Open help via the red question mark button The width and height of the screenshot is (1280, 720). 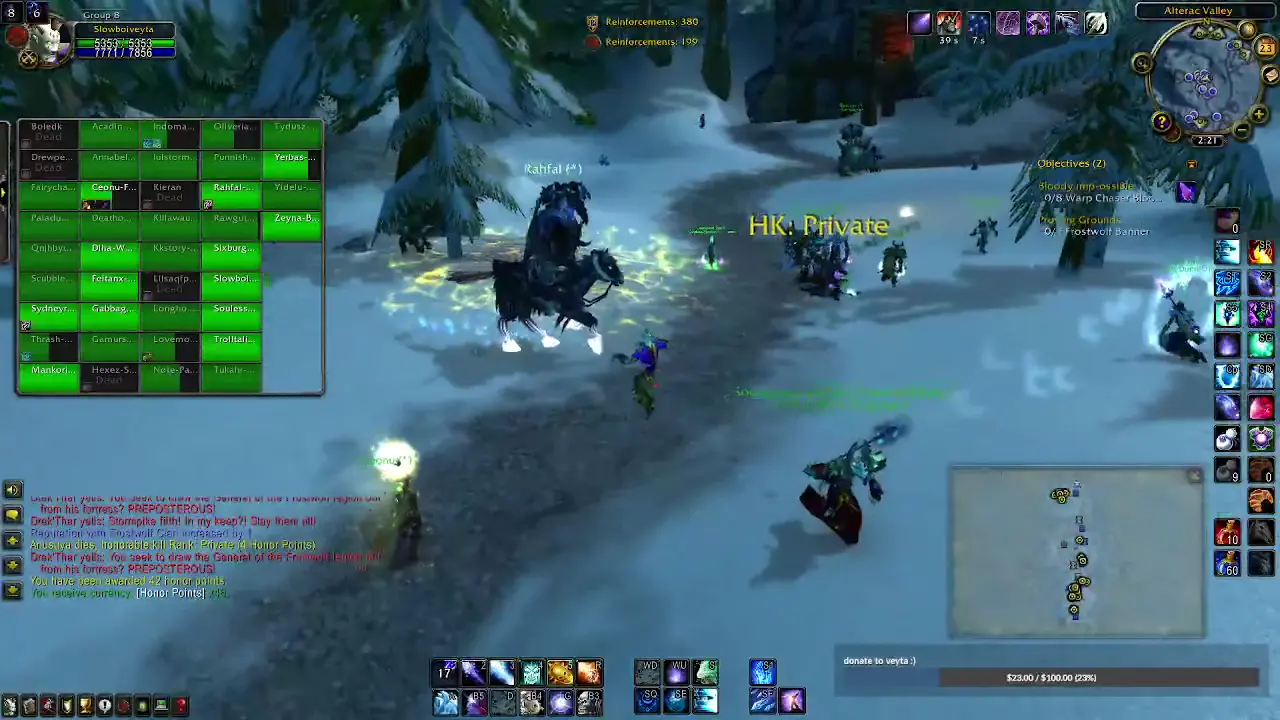pos(1162,122)
